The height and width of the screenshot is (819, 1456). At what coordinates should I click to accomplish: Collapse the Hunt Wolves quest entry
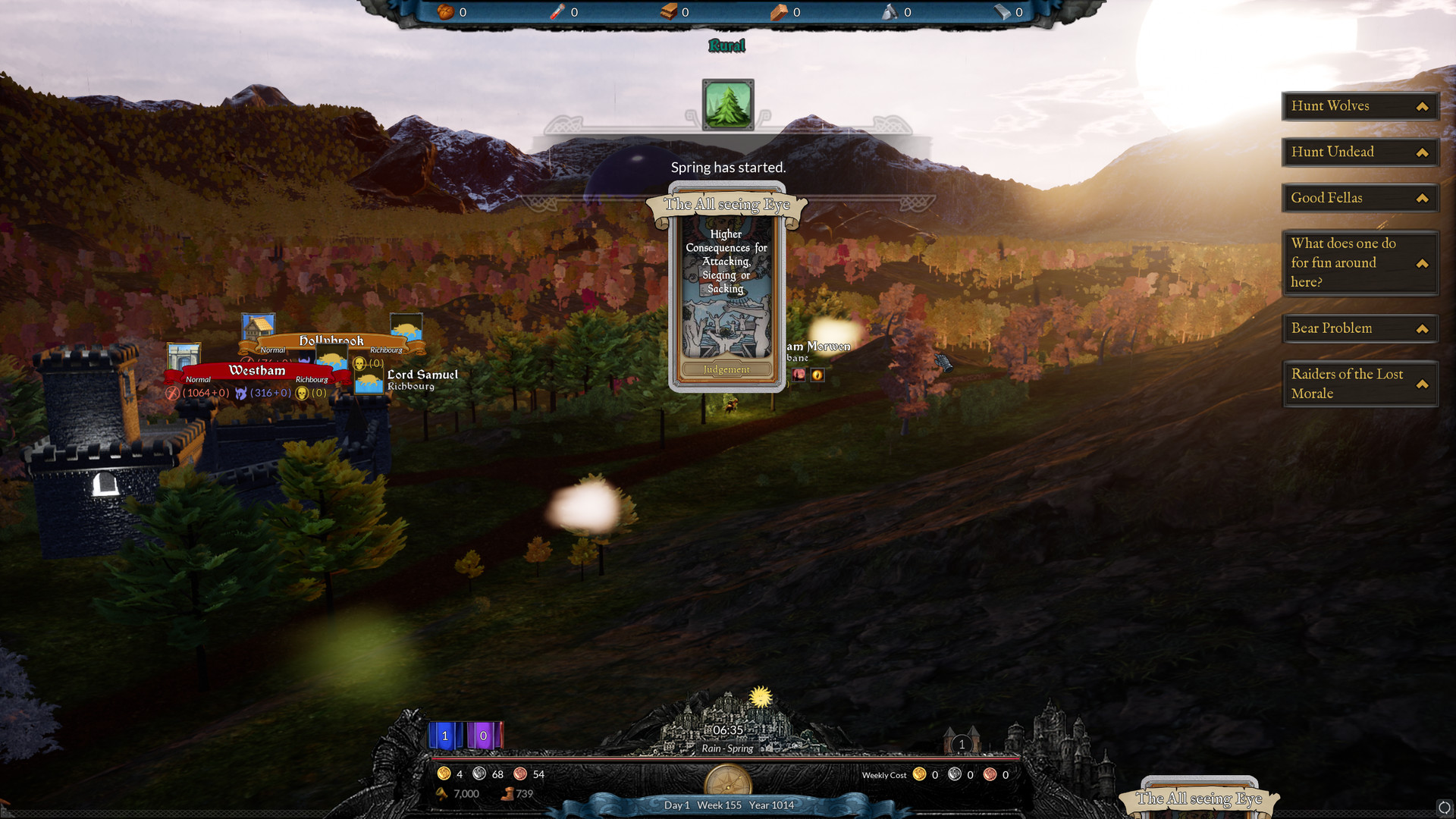[1422, 106]
